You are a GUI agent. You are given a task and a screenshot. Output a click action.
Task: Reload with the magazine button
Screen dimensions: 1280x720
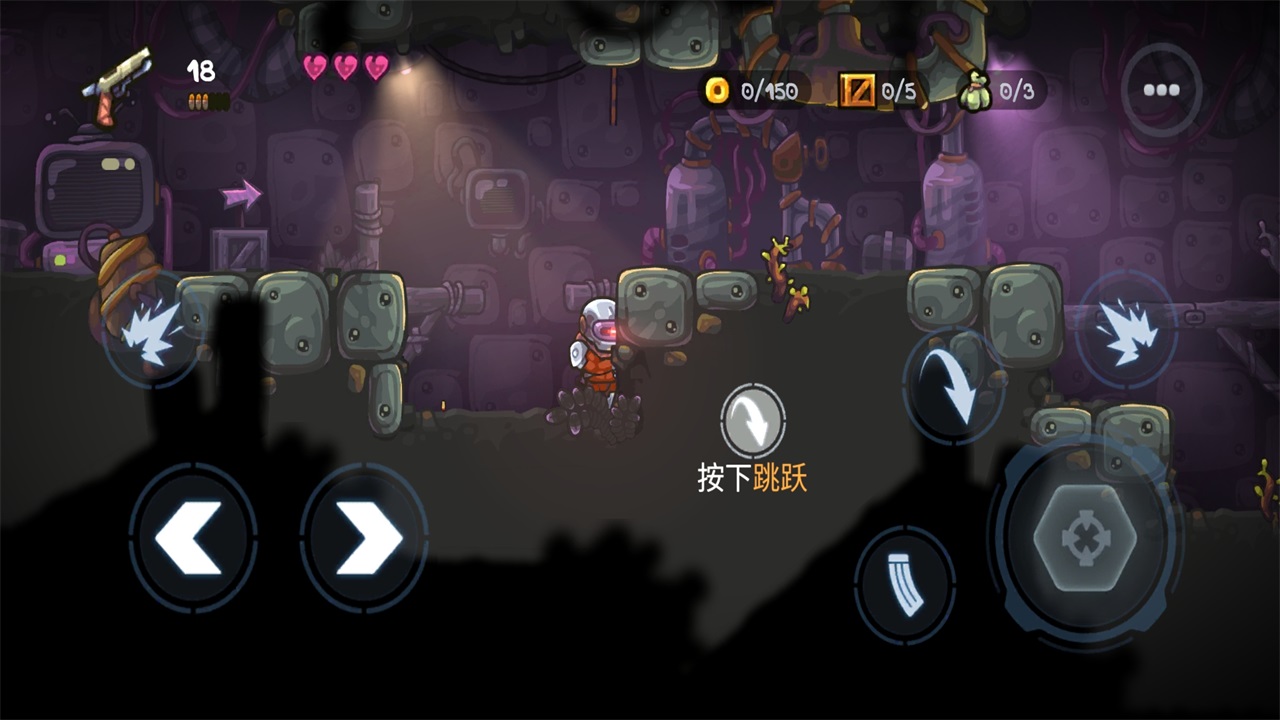click(x=905, y=585)
